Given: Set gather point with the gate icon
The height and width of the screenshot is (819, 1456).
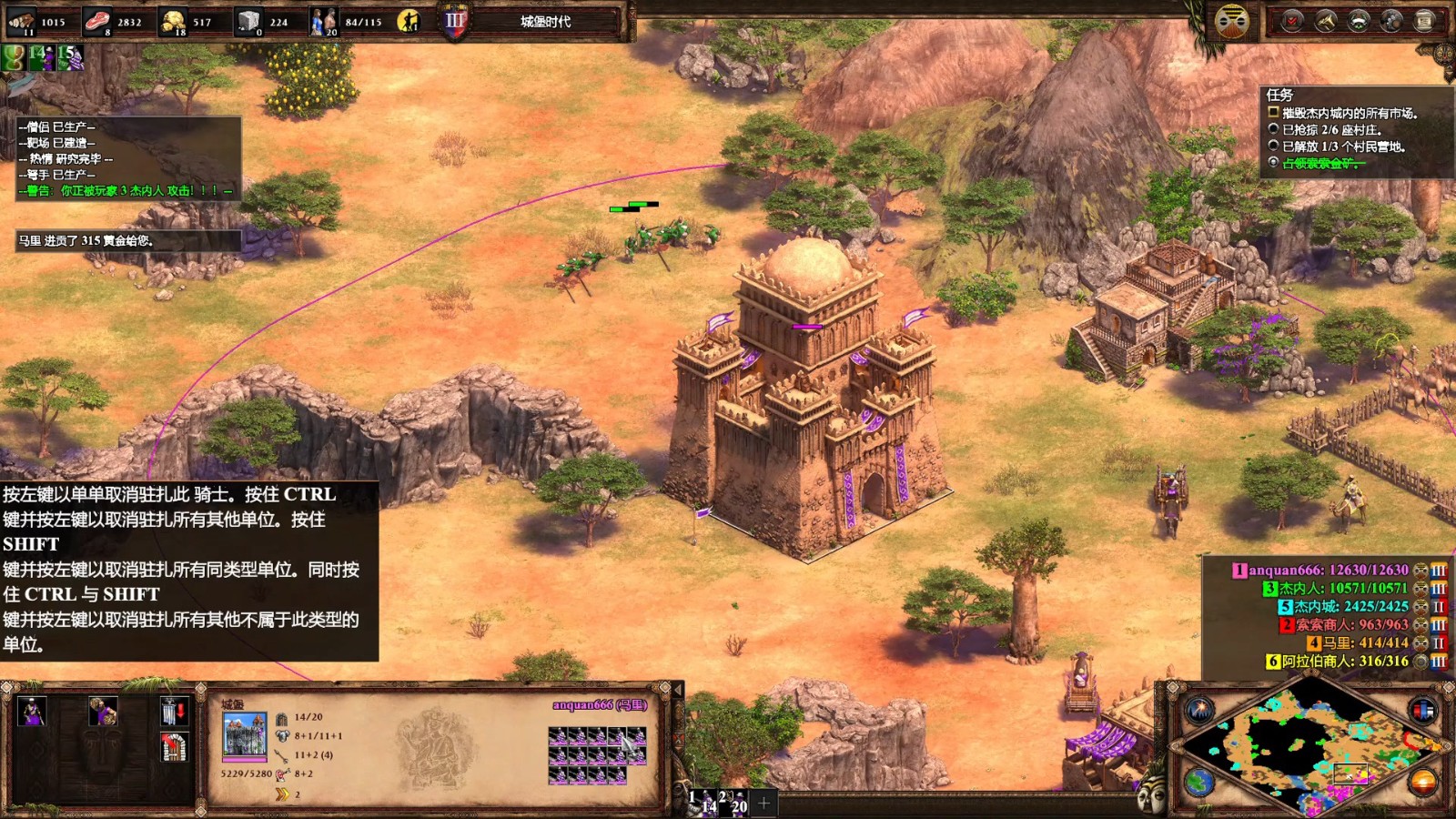Looking at the screenshot, I should point(173,747).
